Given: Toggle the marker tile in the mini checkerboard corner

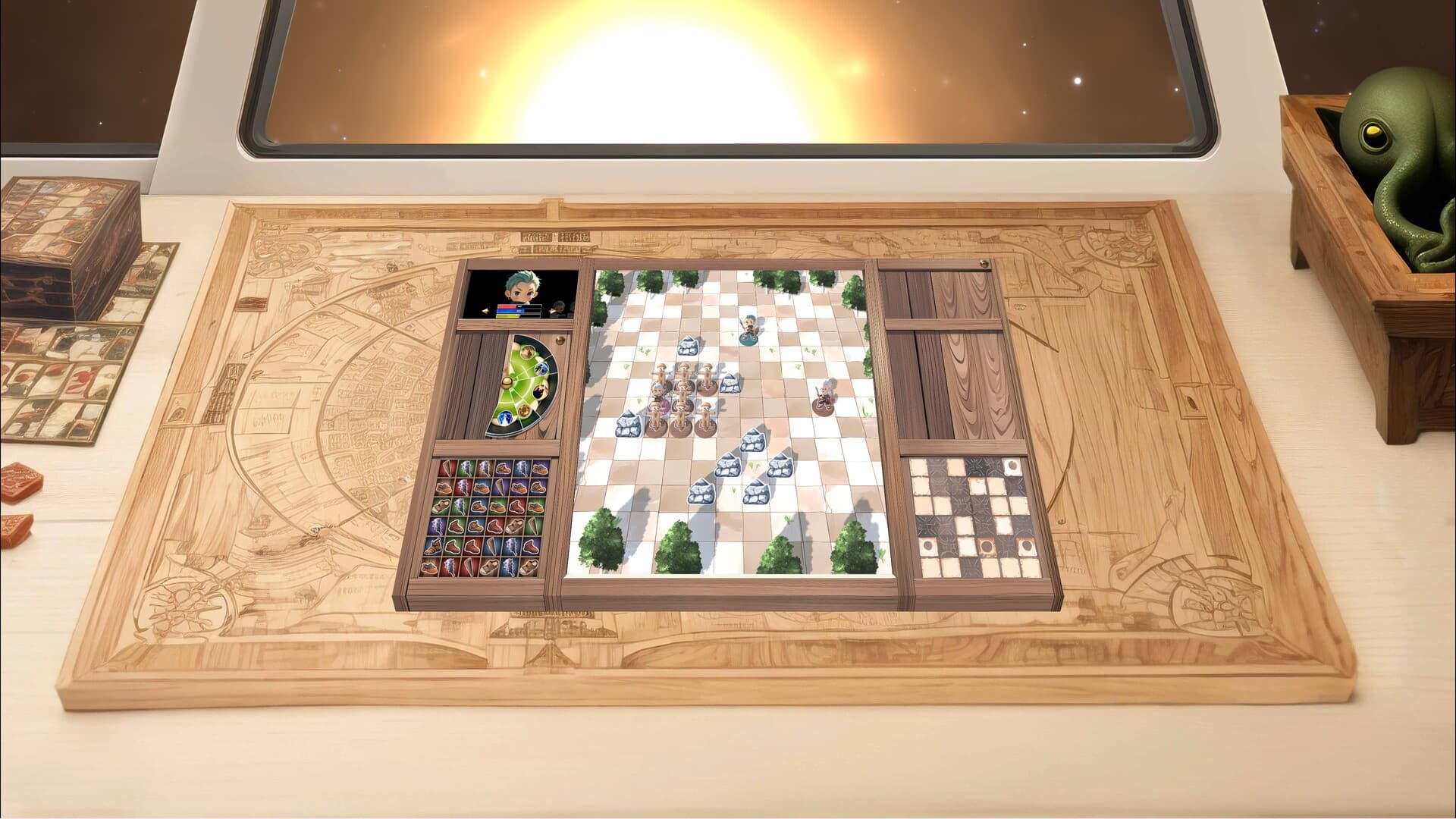Looking at the screenshot, I should pyautogui.click(x=1012, y=466).
